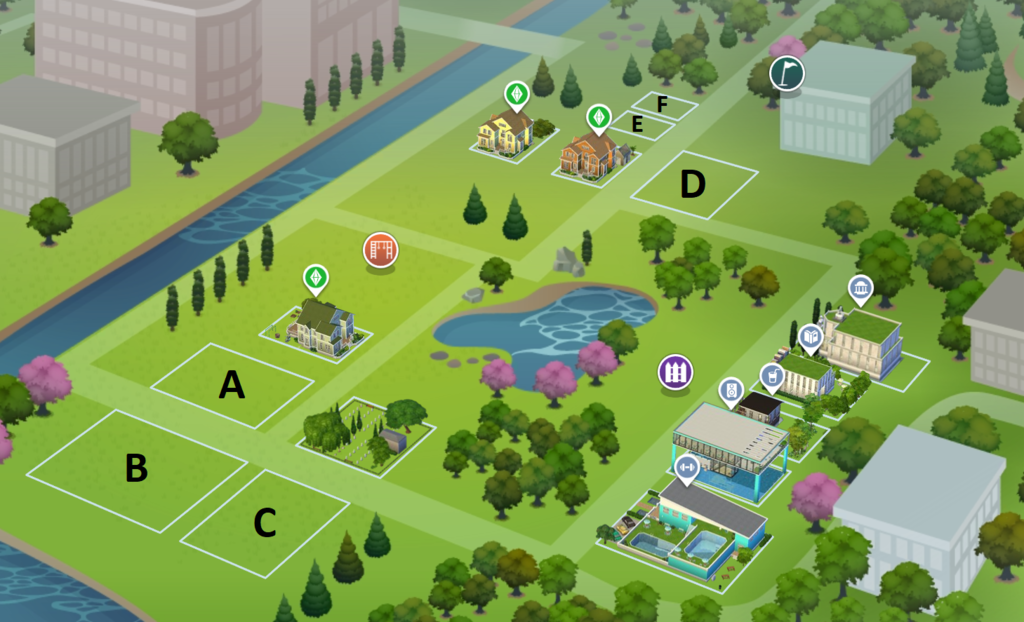Choose the drink cup bar pin

coord(771,375)
